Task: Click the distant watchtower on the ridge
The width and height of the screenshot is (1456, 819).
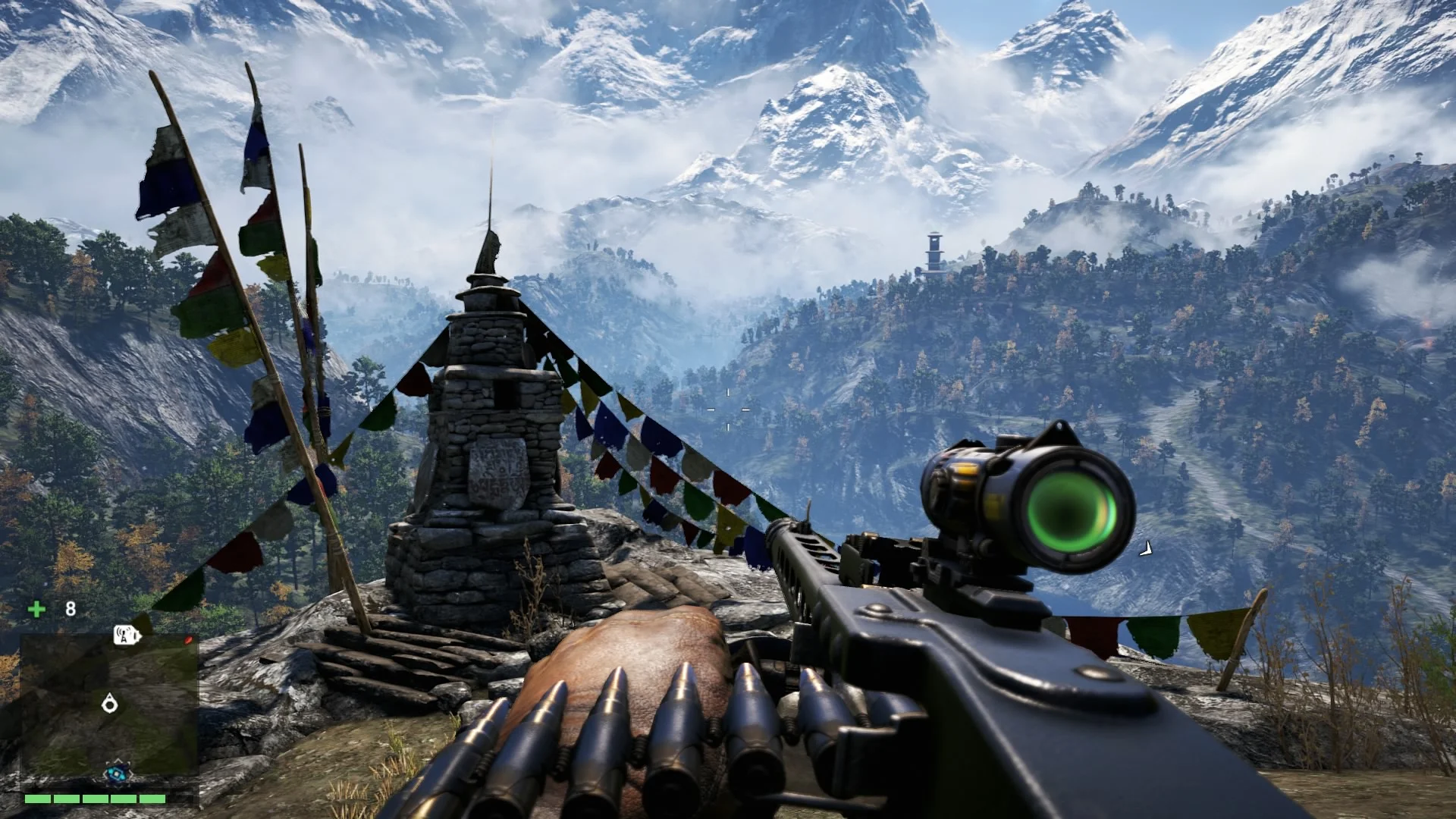Action: 934,250
